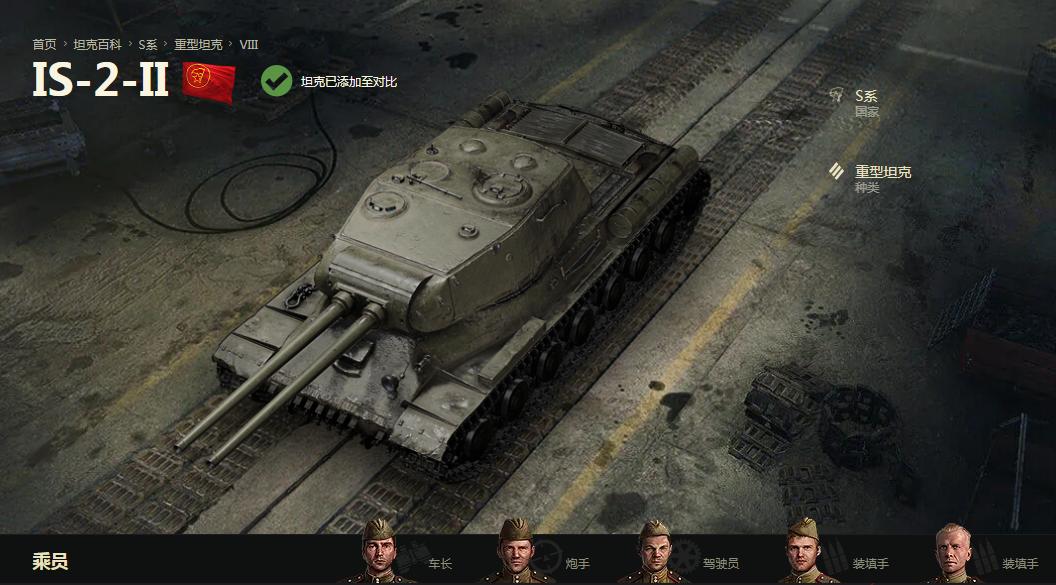Open the 重型坦克 breadcrumb link
Screen dimensions: 1056x585
pyautogui.click(x=198, y=45)
